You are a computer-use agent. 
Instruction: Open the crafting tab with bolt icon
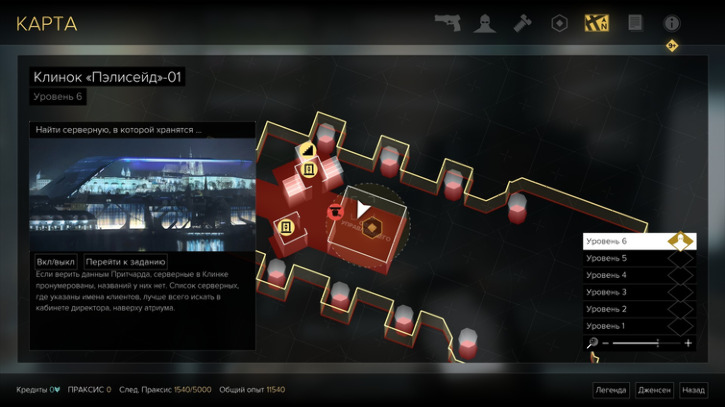point(522,22)
